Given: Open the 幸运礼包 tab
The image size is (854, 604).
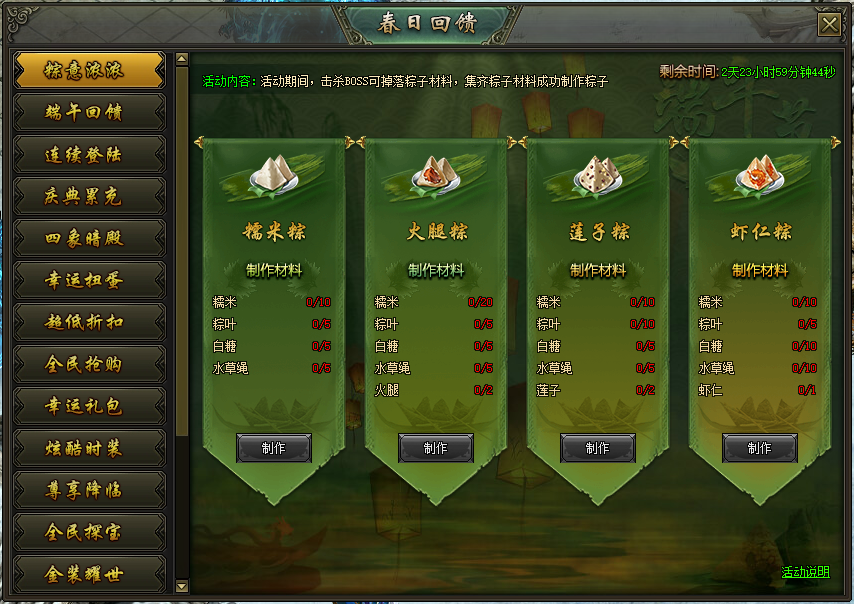Looking at the screenshot, I should coord(89,406).
